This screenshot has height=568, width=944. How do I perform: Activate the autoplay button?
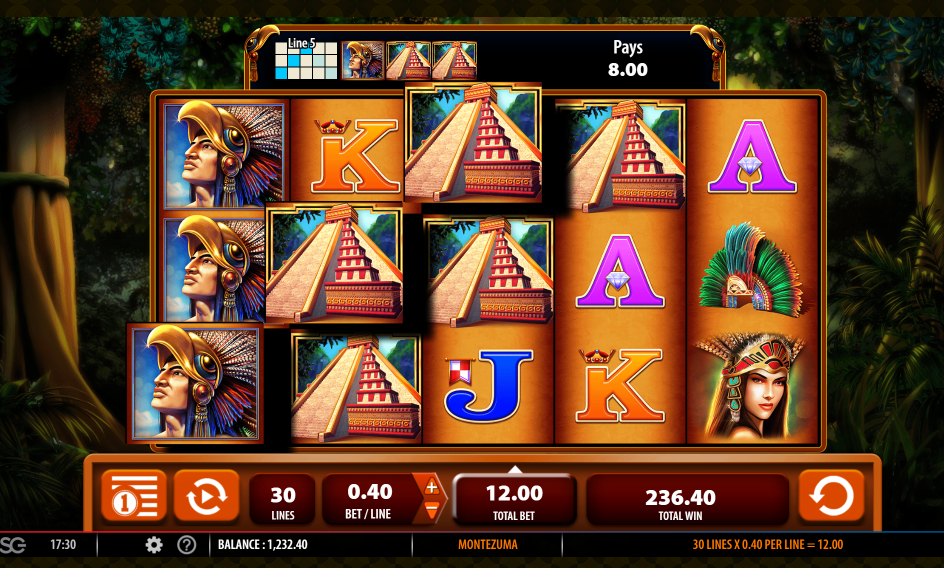click(x=206, y=496)
